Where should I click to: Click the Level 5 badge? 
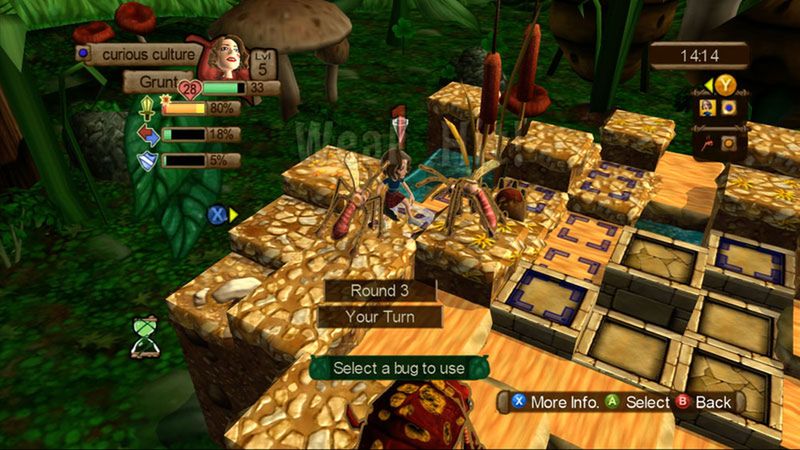coord(263,61)
